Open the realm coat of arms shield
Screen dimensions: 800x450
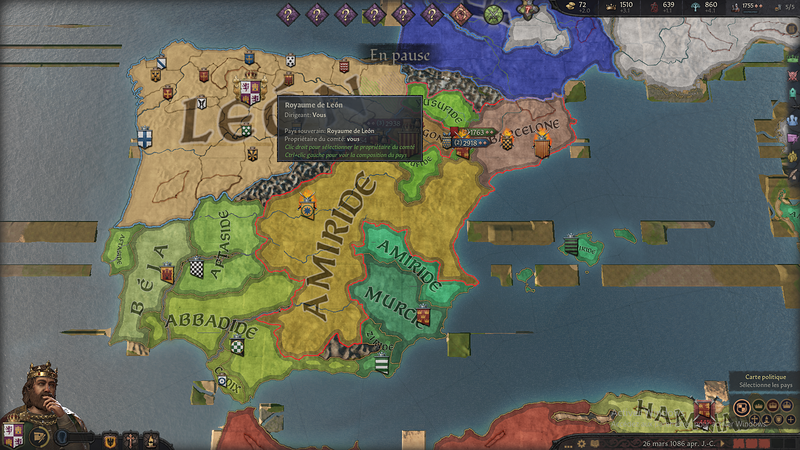(15, 436)
